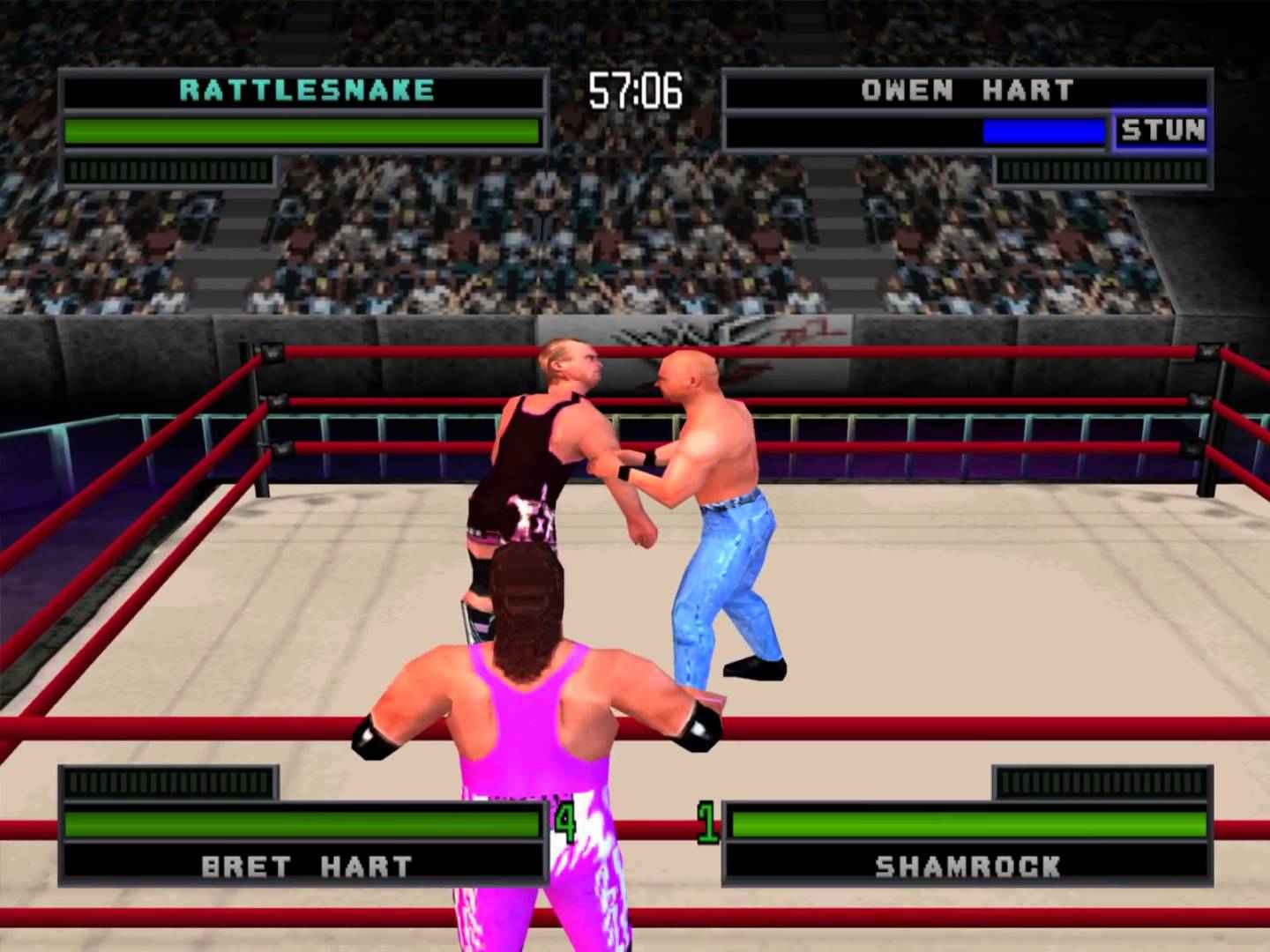This screenshot has height=952, width=1270.
Task: Click the RATTLESNAKE name banner
Action: tap(304, 88)
